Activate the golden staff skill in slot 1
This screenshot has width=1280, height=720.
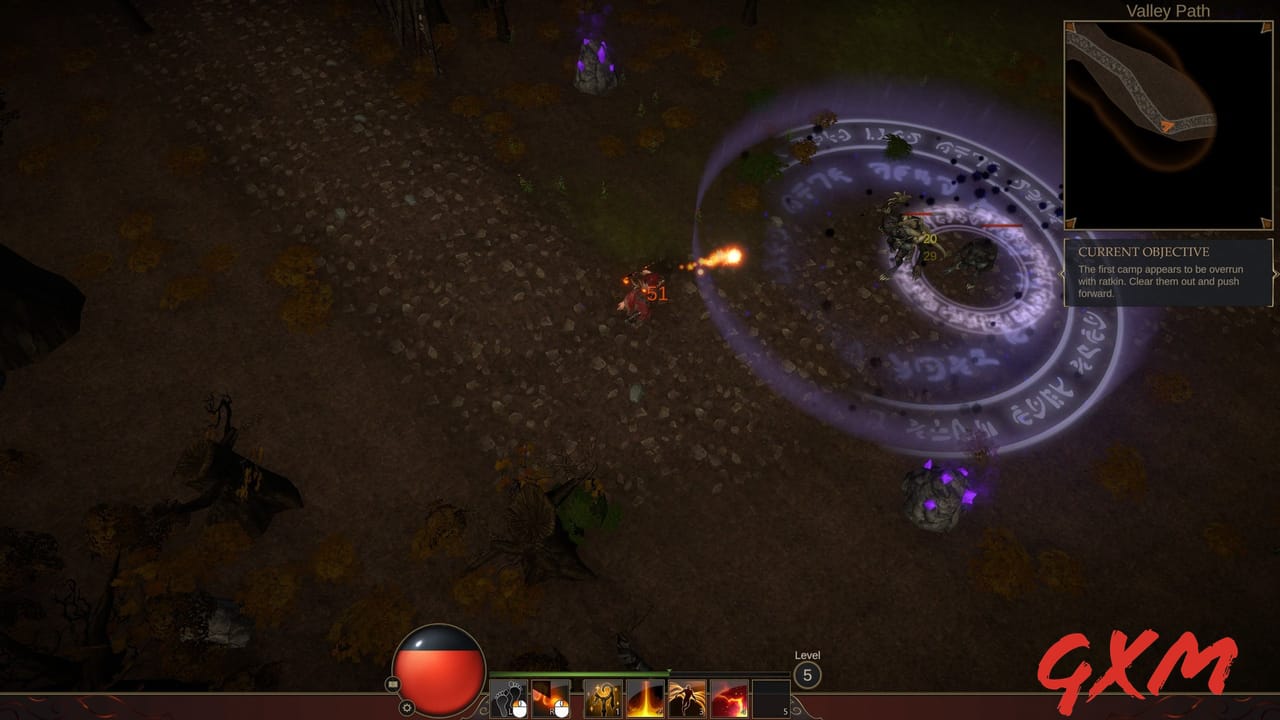click(603, 699)
